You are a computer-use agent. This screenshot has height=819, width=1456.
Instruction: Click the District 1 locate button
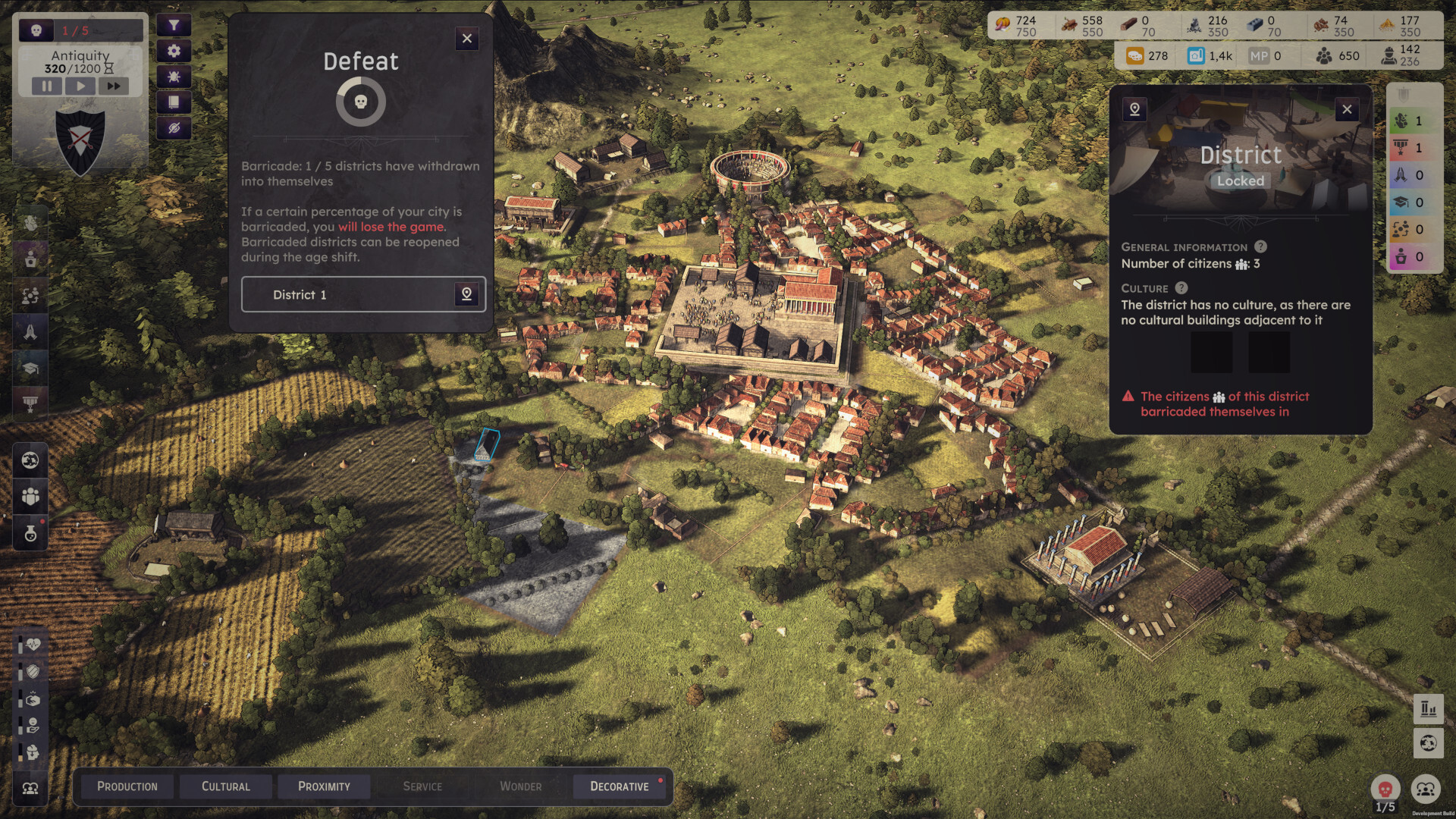coord(468,295)
